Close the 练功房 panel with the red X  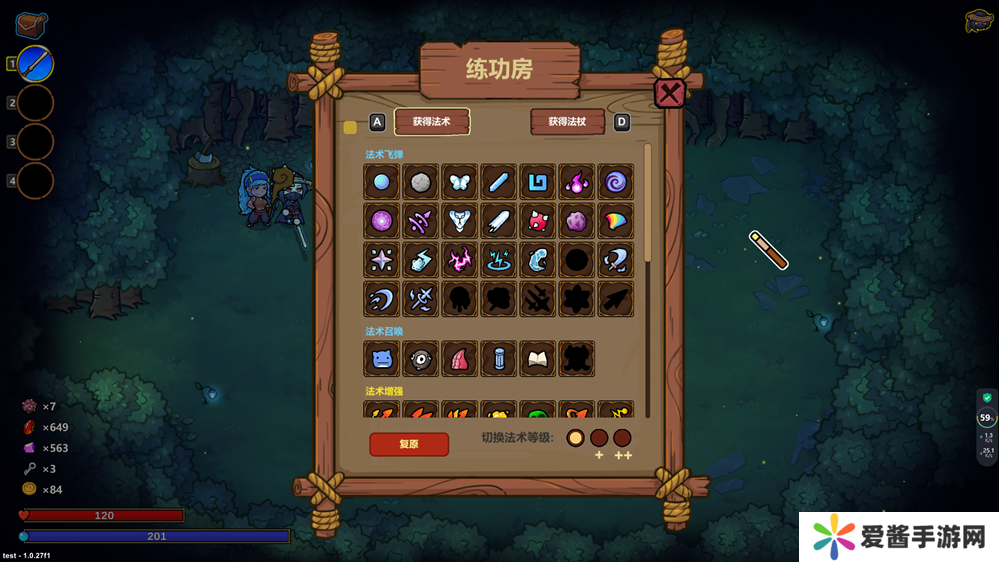click(x=669, y=93)
